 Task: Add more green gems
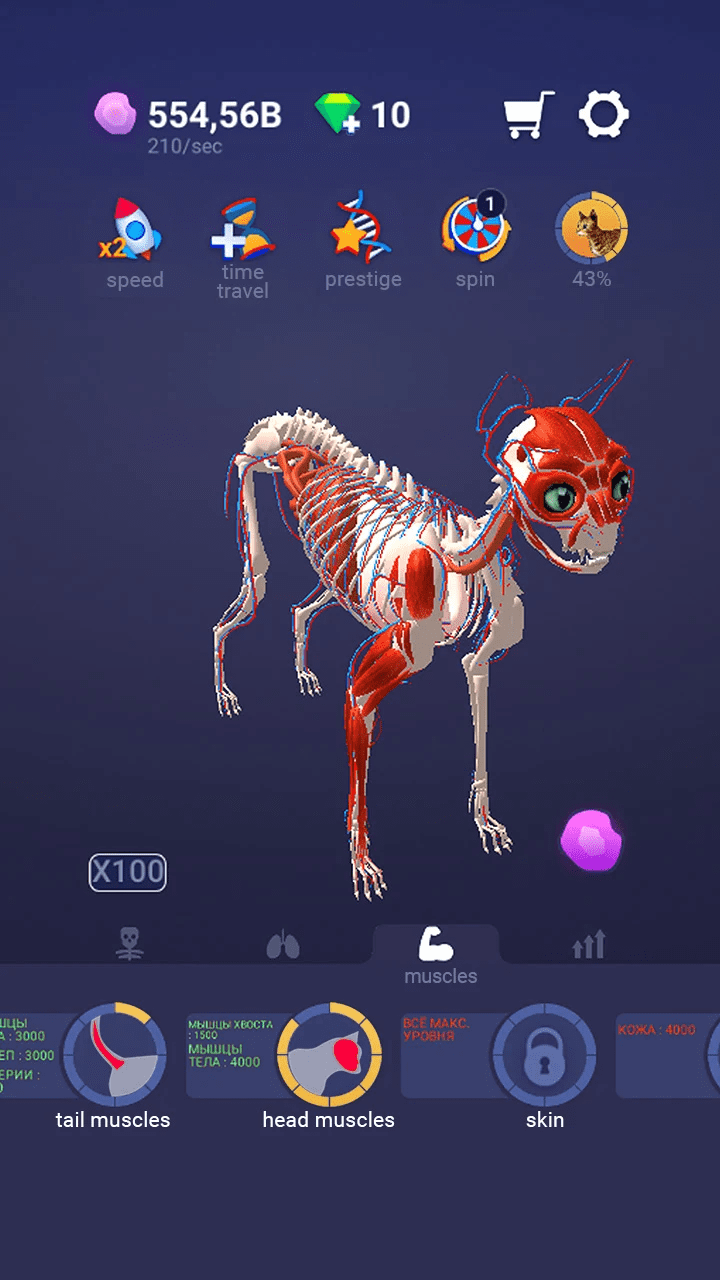point(337,115)
